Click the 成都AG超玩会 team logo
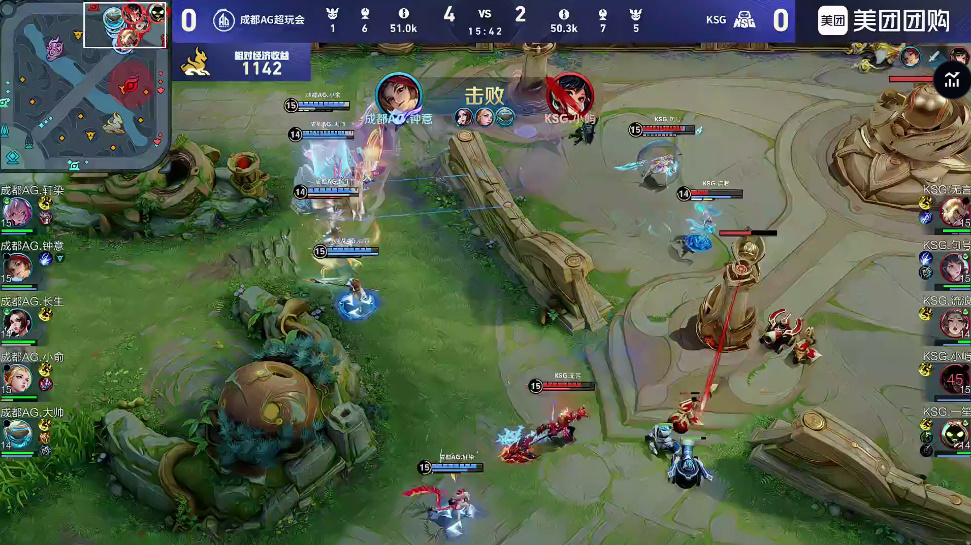The image size is (971, 545). pos(224,19)
